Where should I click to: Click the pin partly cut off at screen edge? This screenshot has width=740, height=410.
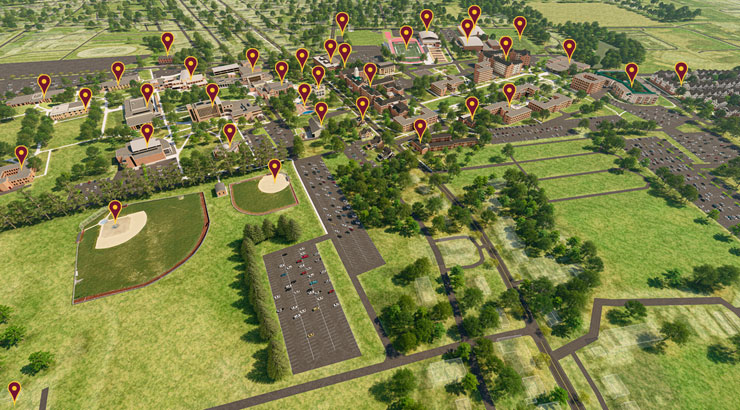(x=14, y=390)
